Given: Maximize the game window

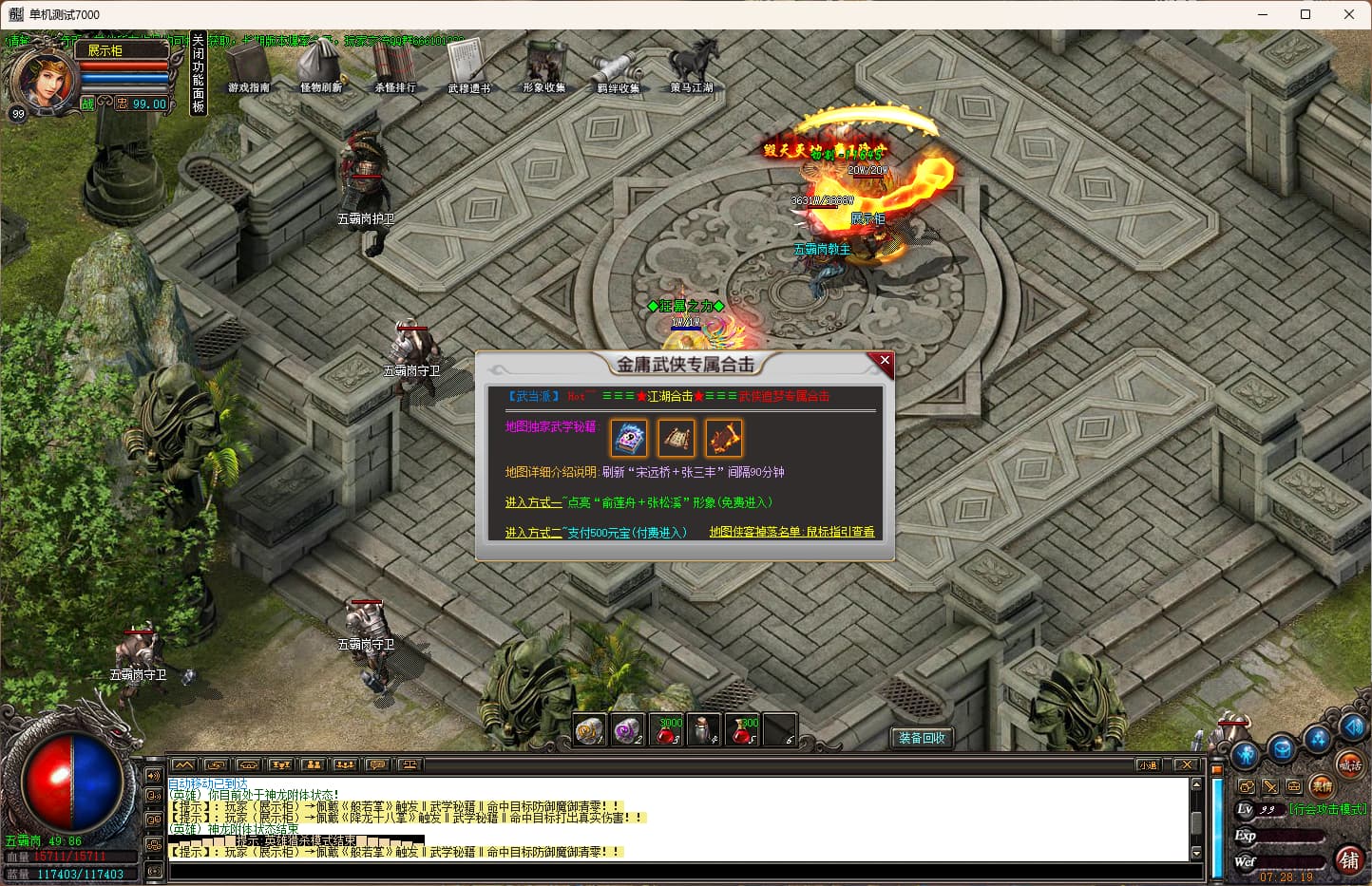Looking at the screenshot, I should click(x=1305, y=14).
